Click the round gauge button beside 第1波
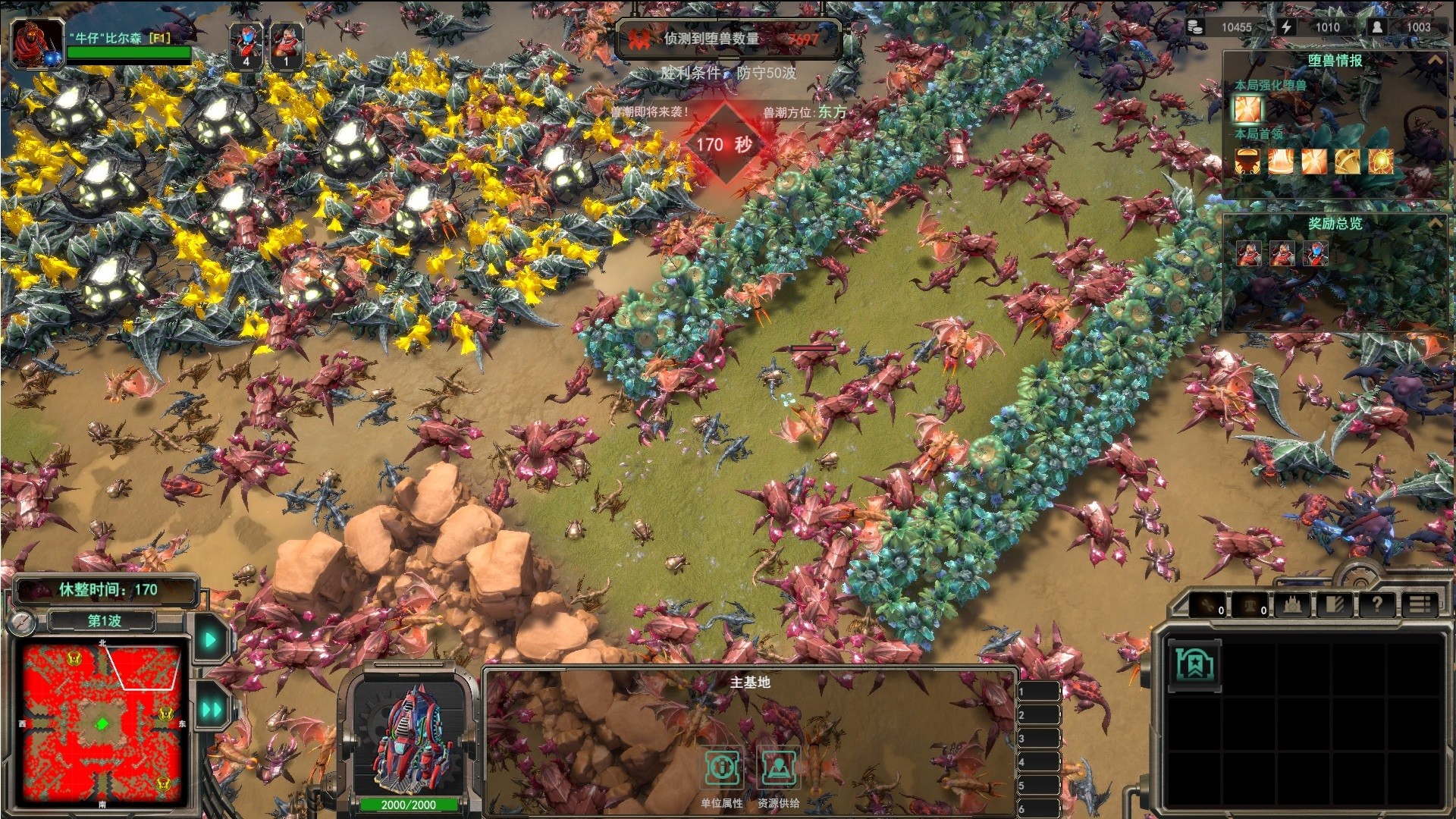This screenshot has height=819, width=1456. click(24, 623)
